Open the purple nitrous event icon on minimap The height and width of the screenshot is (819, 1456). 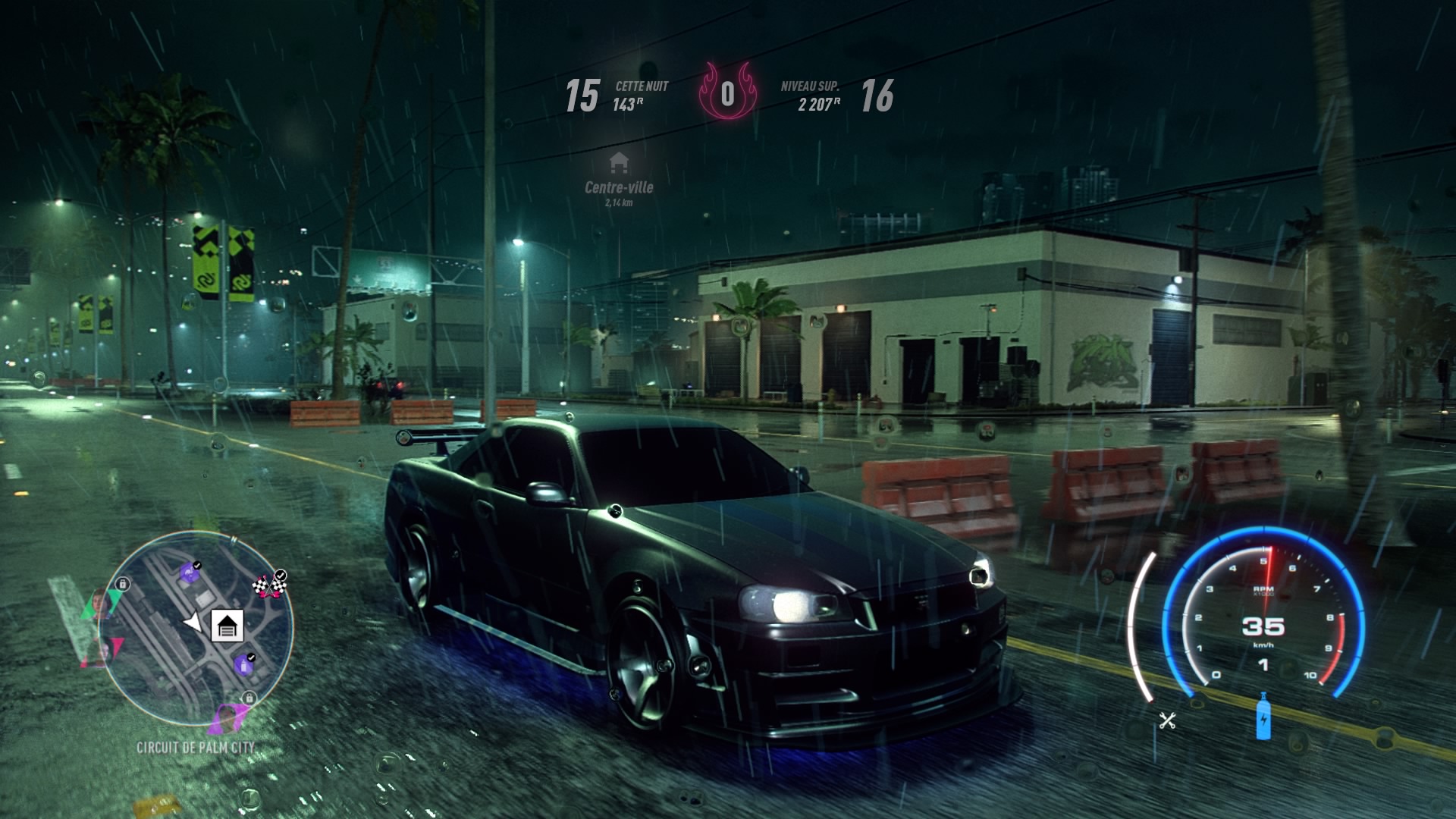coord(243,666)
